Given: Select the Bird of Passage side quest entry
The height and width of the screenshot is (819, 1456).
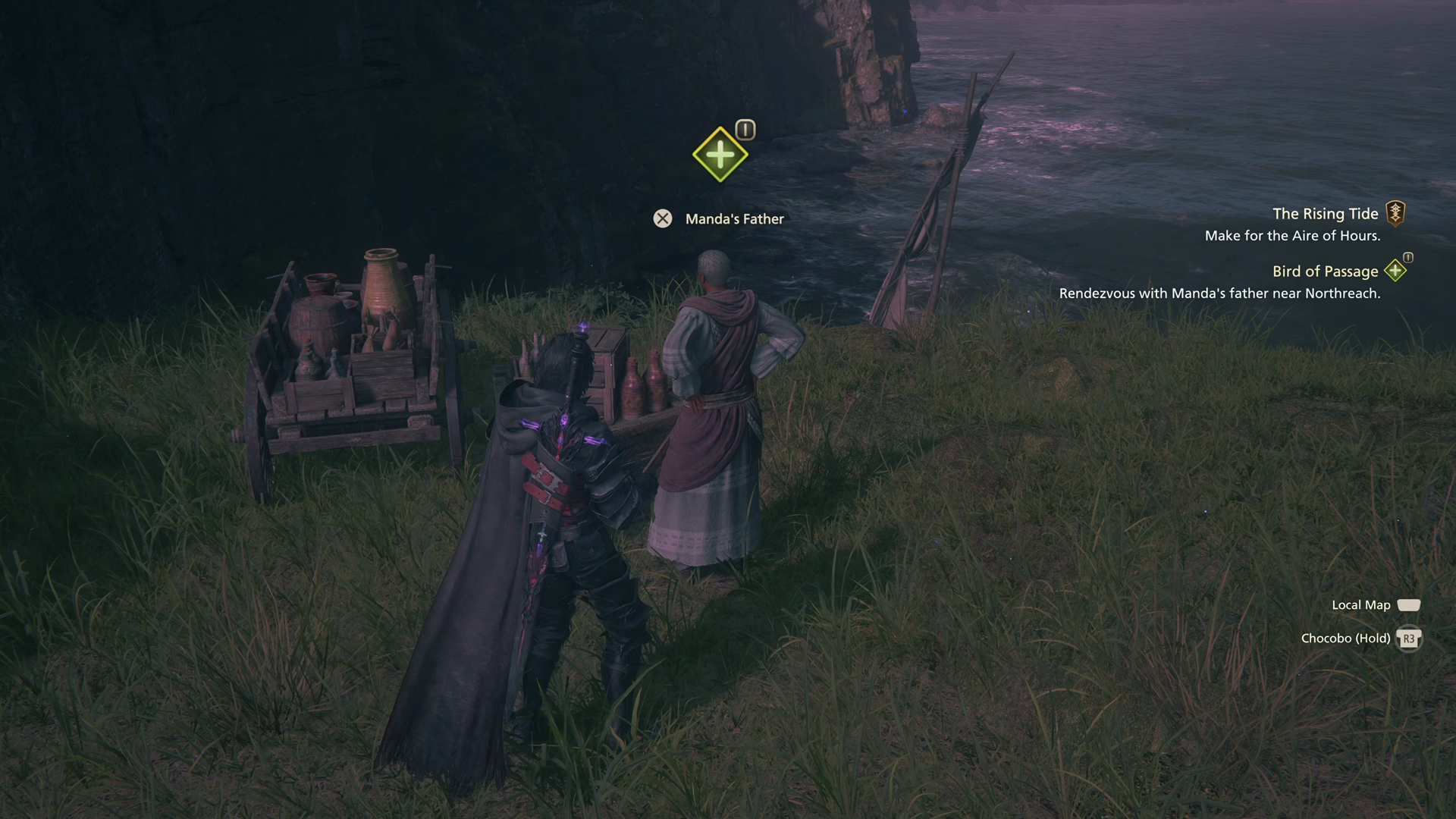Looking at the screenshot, I should tap(1325, 271).
